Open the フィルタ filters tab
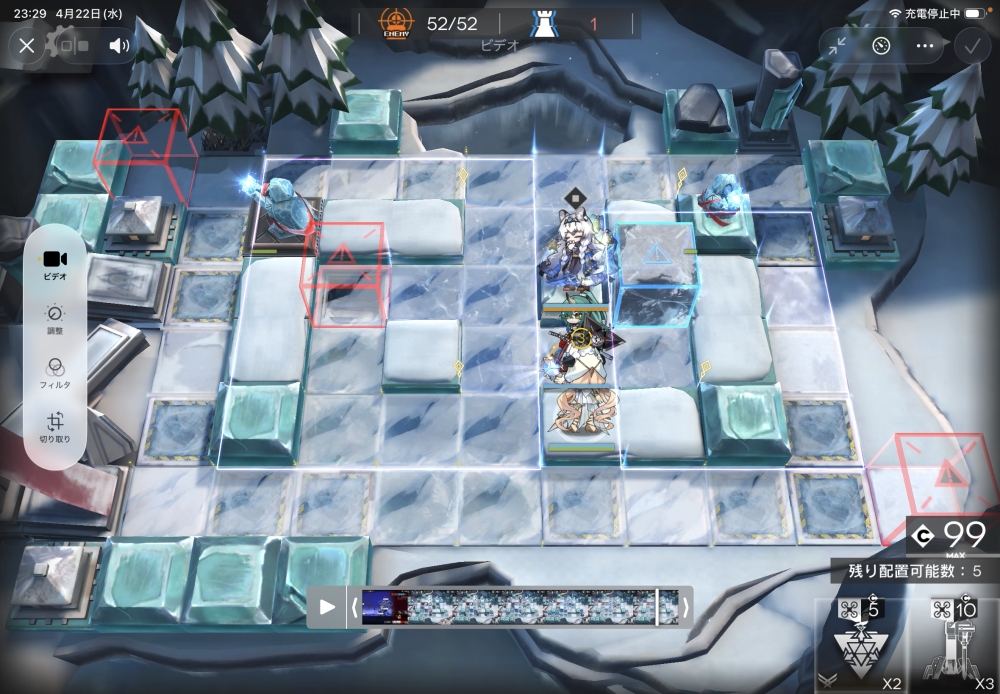This screenshot has height=694, width=1000. [x=55, y=373]
